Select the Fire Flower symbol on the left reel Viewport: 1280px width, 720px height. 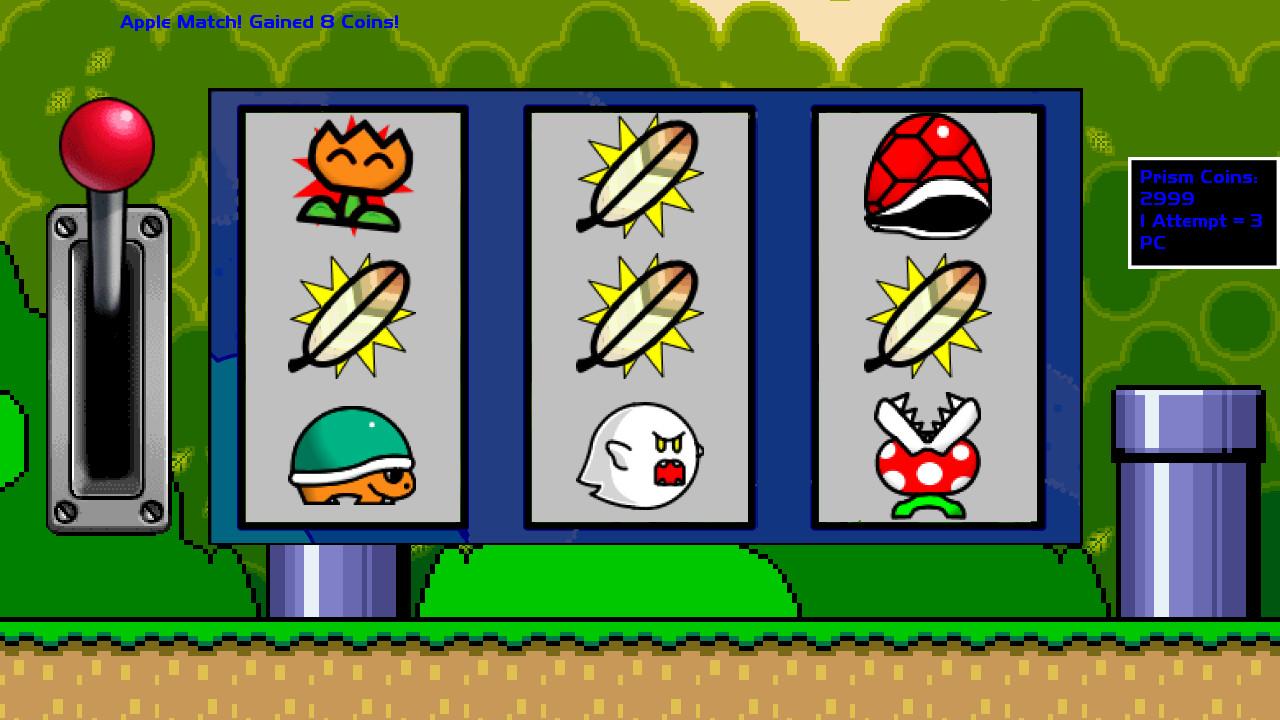[x=352, y=175]
